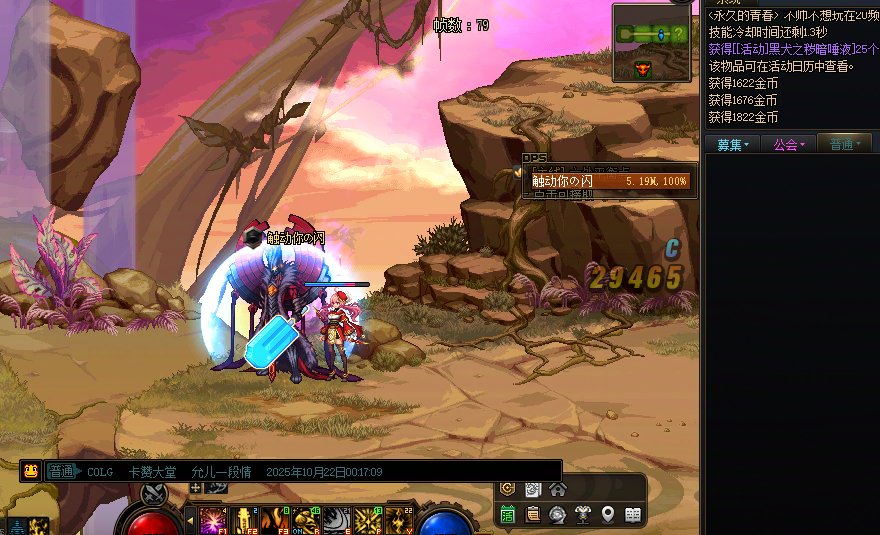Switch to the 公会 chat tab
This screenshot has width=880, height=535.
point(788,145)
